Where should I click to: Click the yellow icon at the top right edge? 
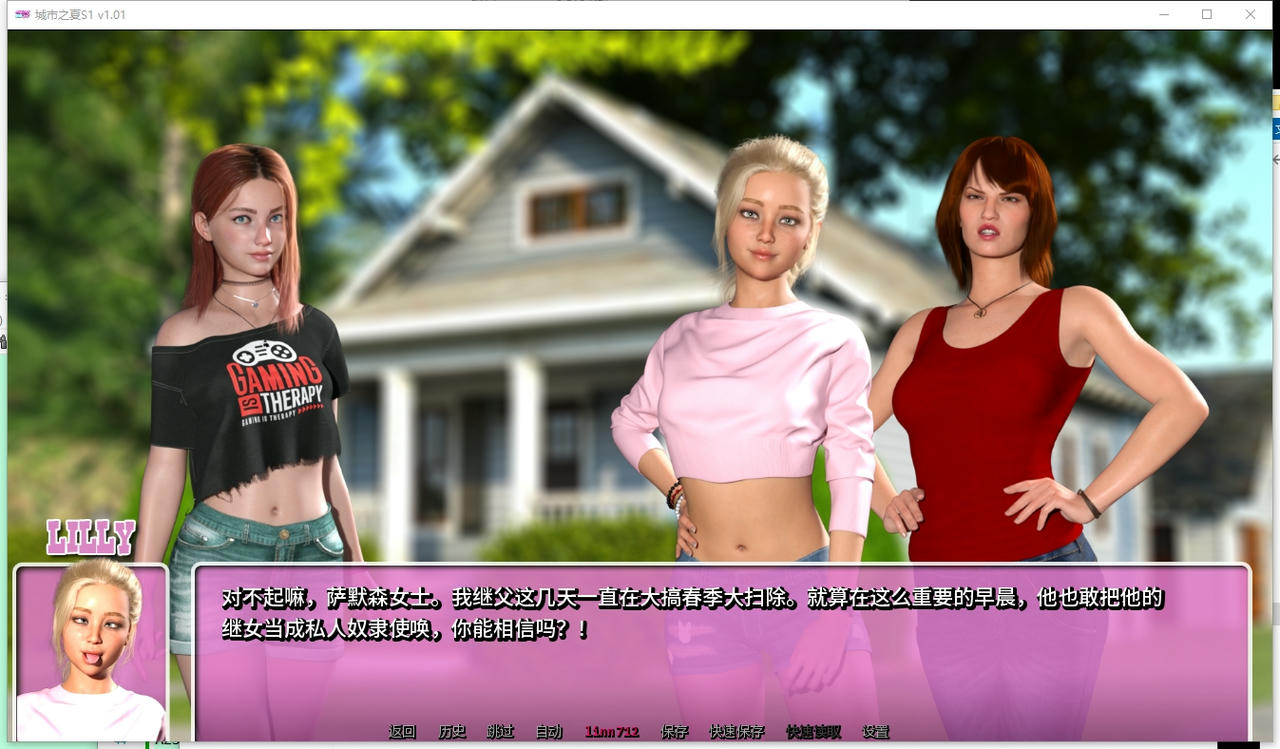click(x=1274, y=101)
